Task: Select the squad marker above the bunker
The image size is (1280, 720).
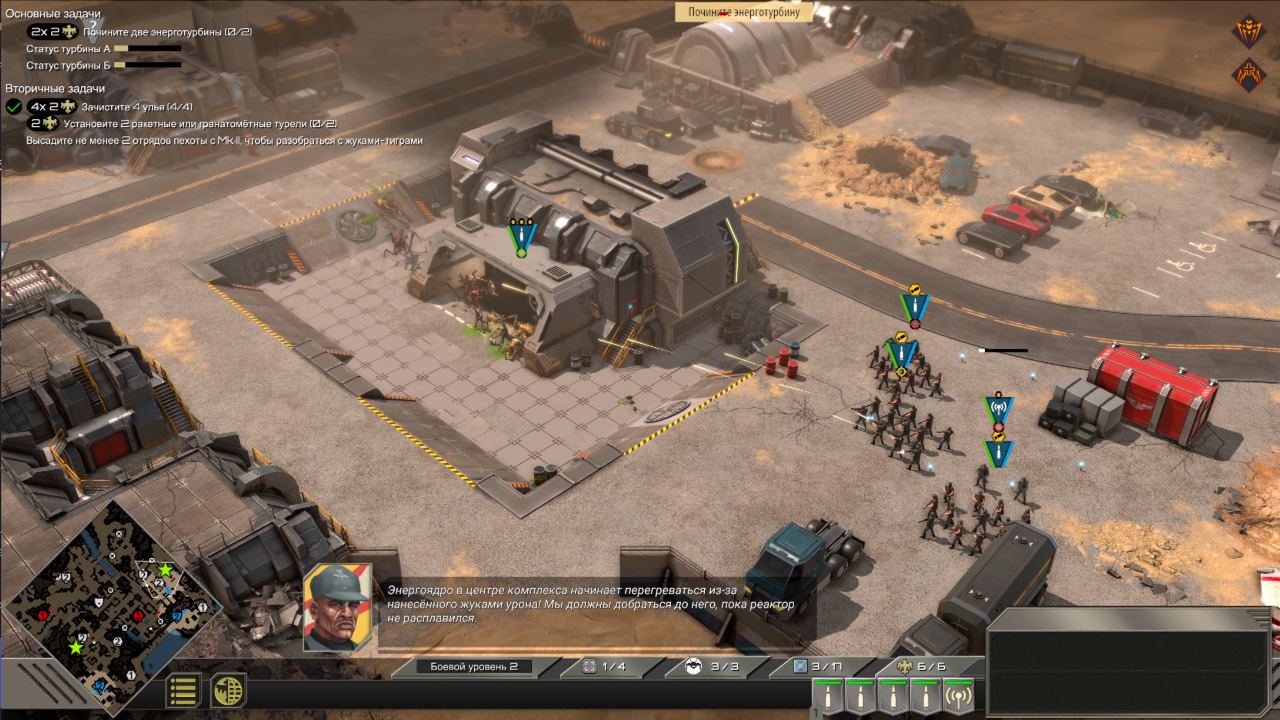Action: [520, 237]
